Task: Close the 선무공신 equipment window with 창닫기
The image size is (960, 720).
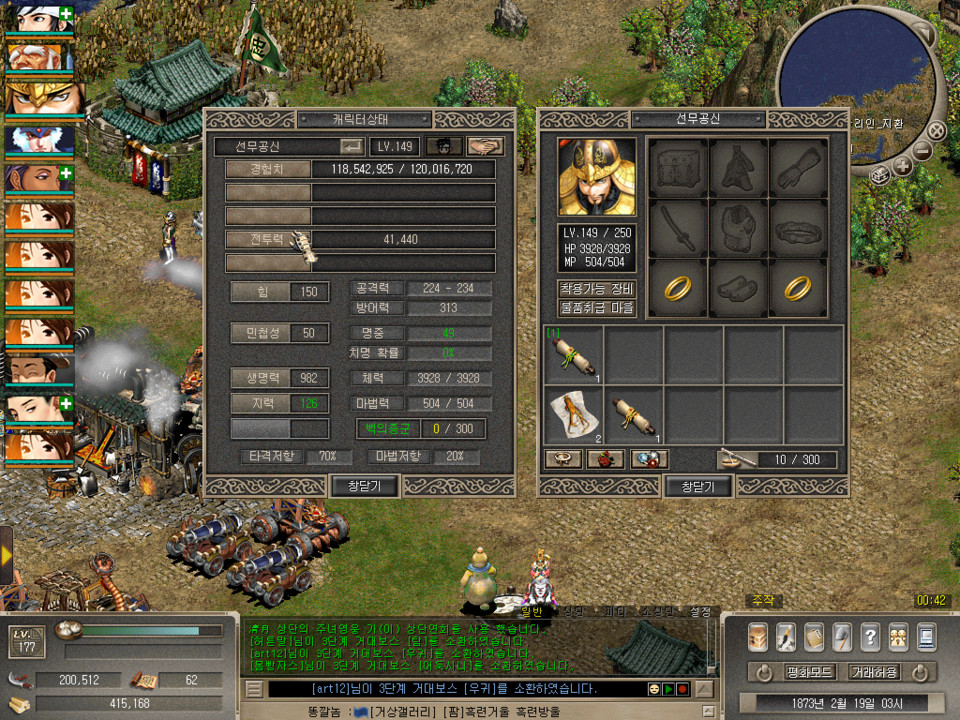Action: click(x=698, y=486)
